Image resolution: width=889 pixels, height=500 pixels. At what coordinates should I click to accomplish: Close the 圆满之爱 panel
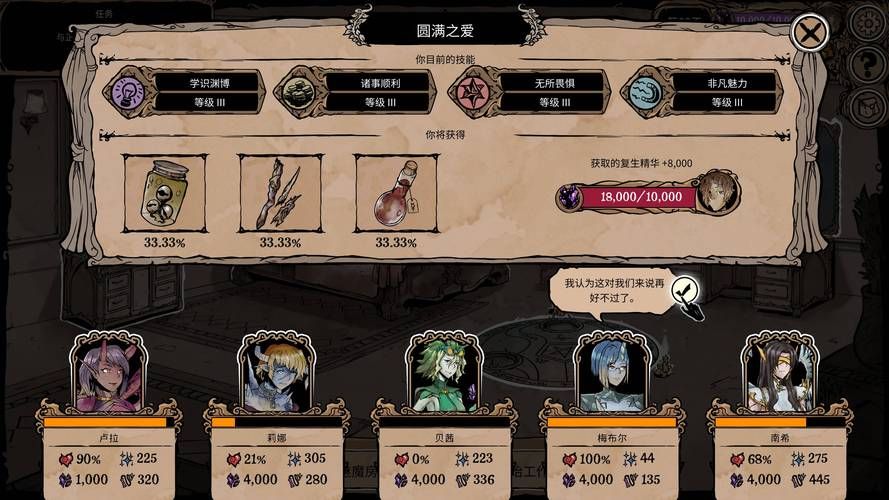(x=809, y=33)
